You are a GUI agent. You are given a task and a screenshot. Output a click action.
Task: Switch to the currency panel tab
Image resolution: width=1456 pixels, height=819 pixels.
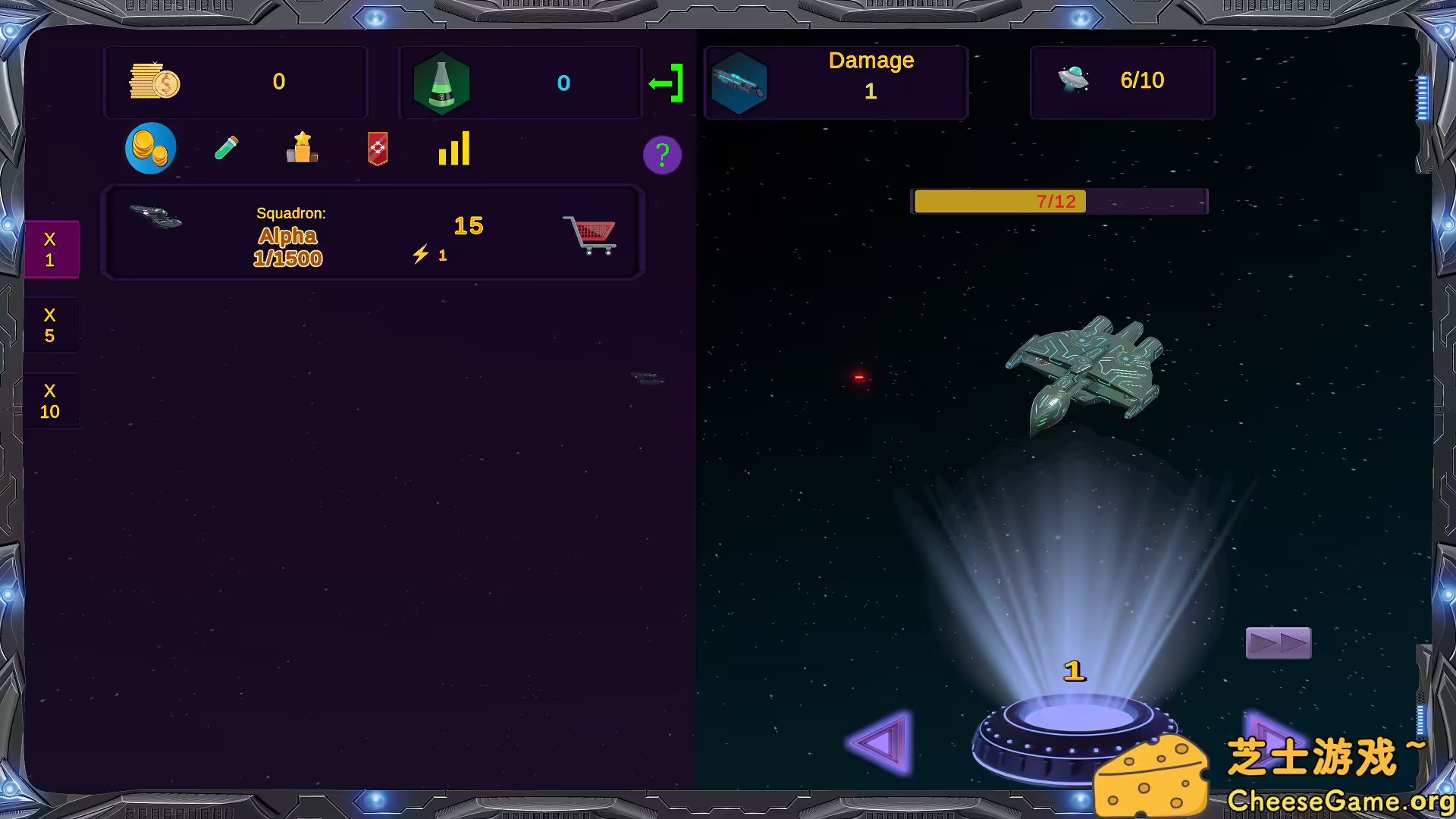click(x=235, y=82)
